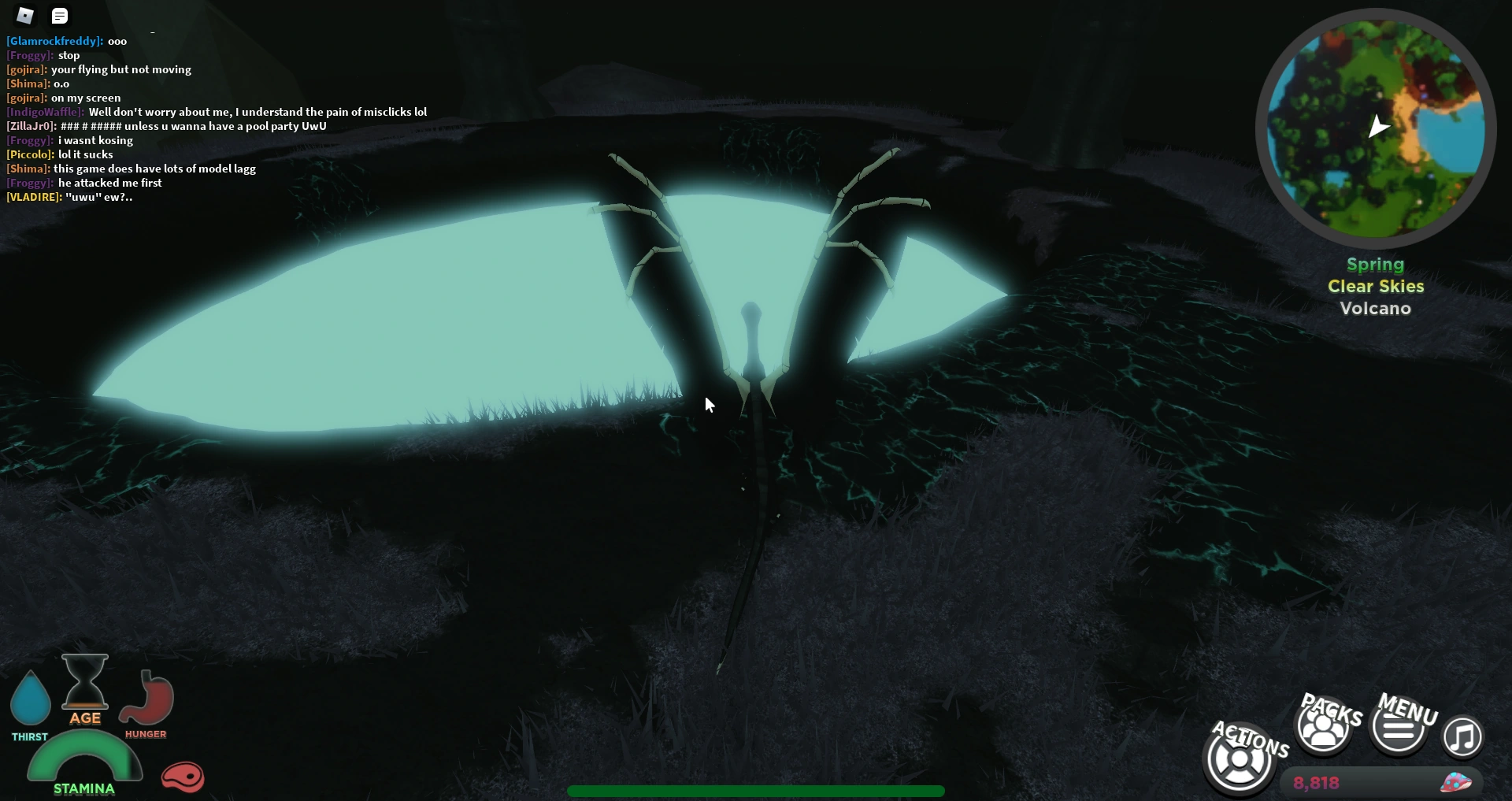Toggle the chat window open or closed
This screenshot has height=801, width=1512.
point(60,15)
